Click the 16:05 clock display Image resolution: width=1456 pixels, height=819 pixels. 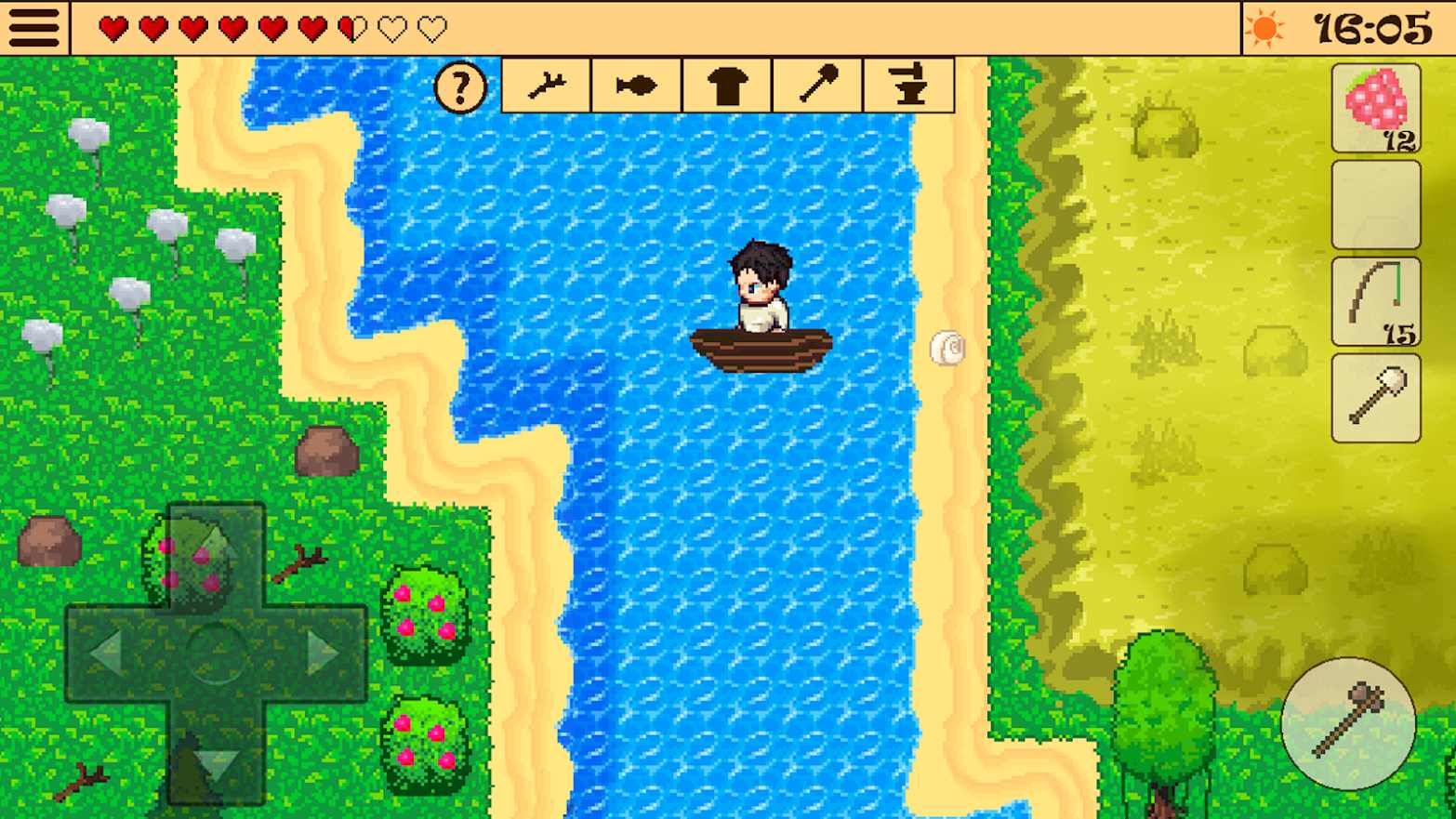click(1372, 27)
